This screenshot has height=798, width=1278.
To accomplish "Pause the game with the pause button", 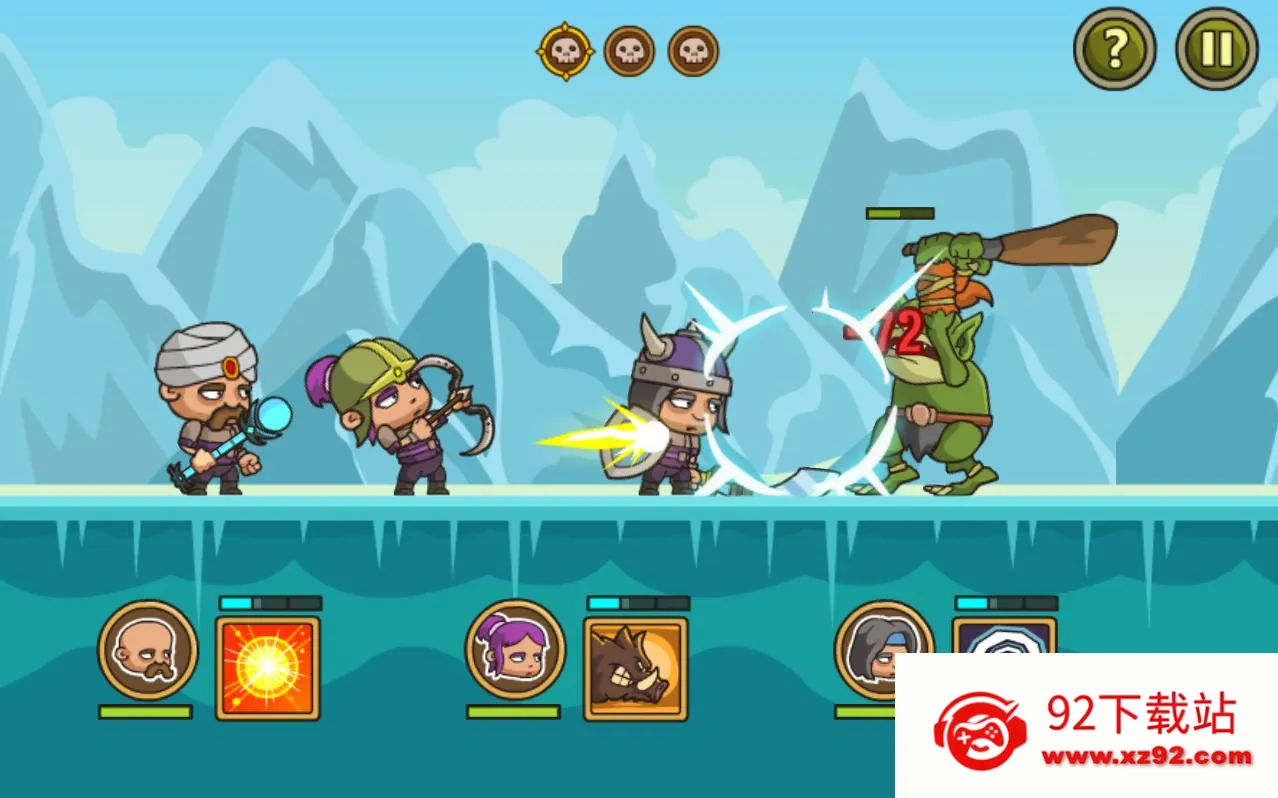I will (x=1216, y=48).
